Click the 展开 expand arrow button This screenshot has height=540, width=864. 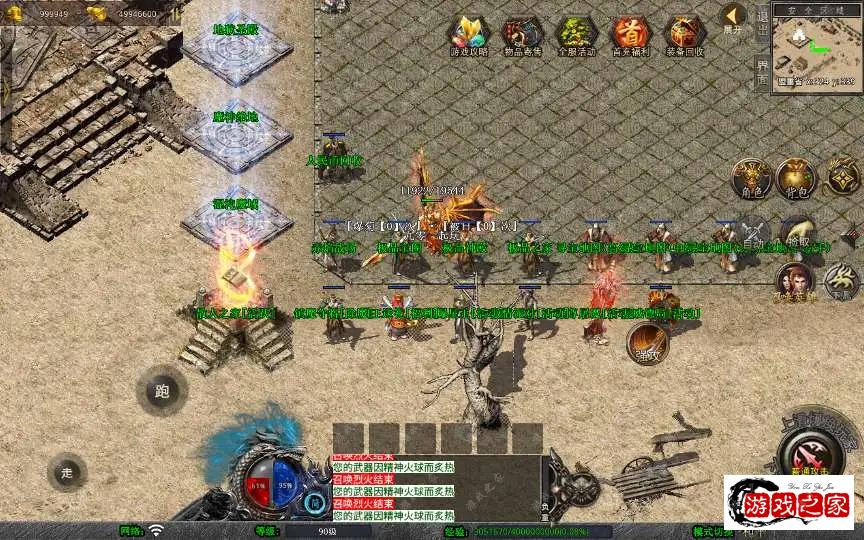(734, 17)
